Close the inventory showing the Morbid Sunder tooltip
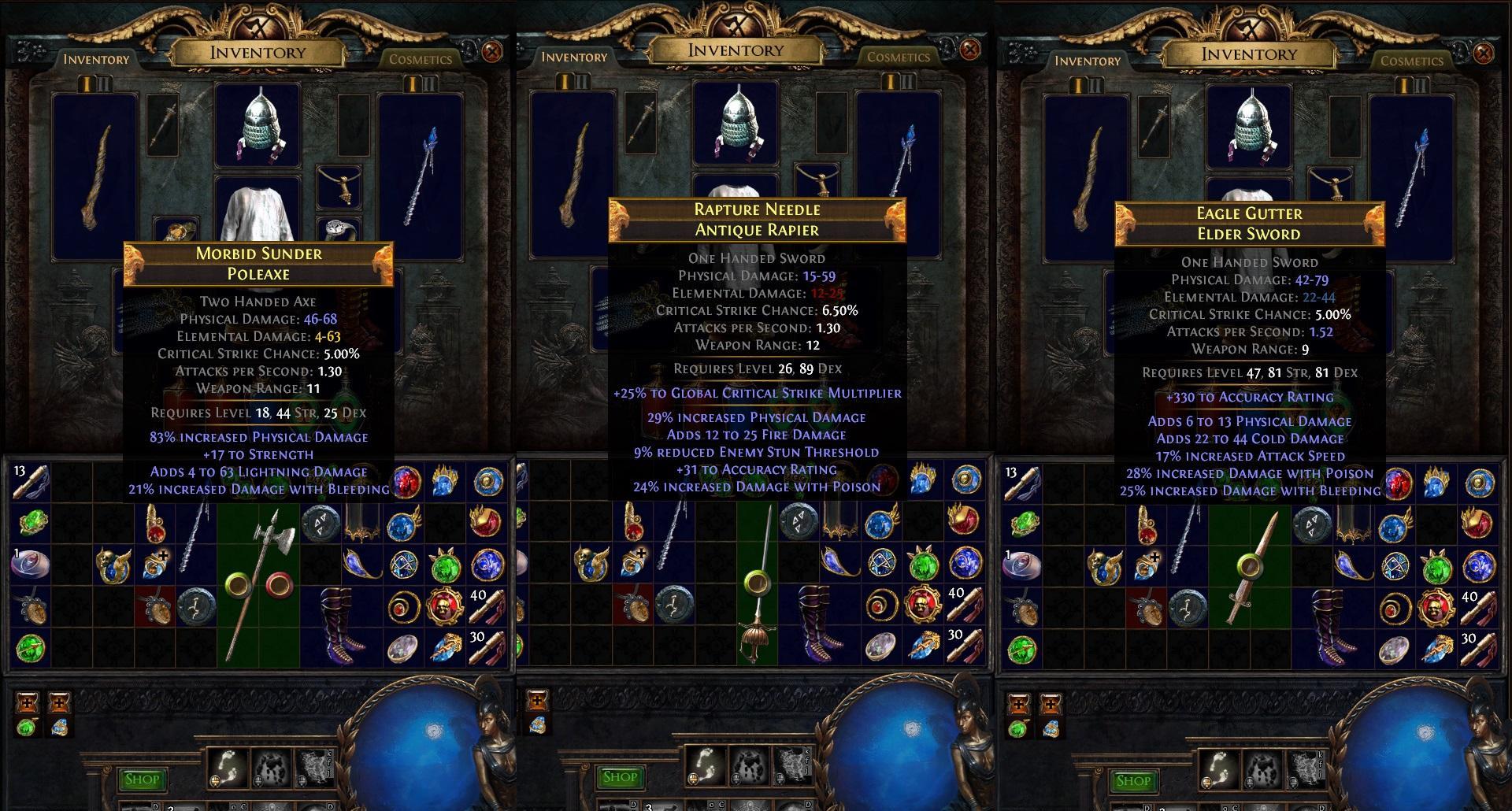 click(x=492, y=53)
